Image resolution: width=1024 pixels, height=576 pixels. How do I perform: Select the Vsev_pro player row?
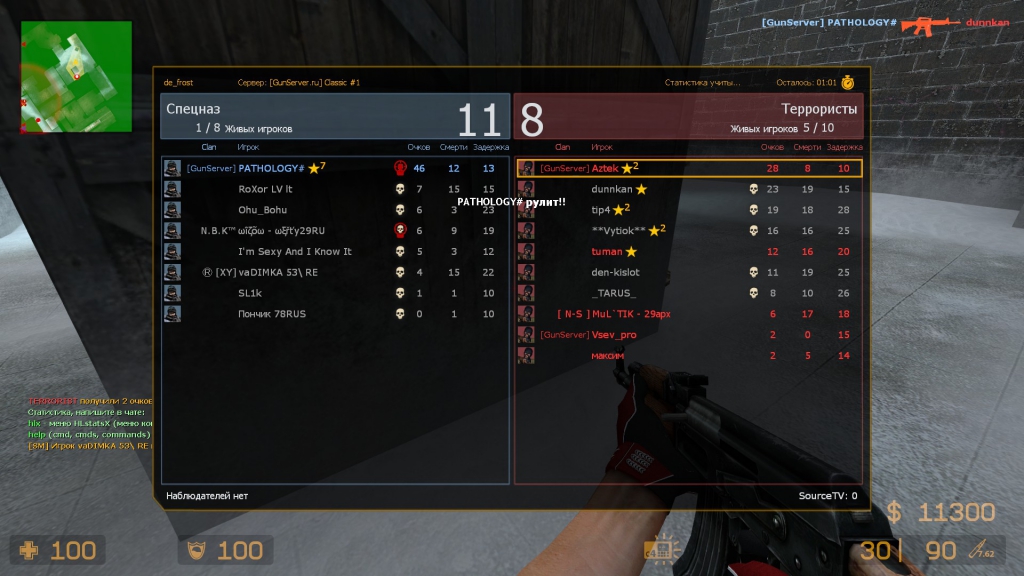pyautogui.click(x=614, y=335)
